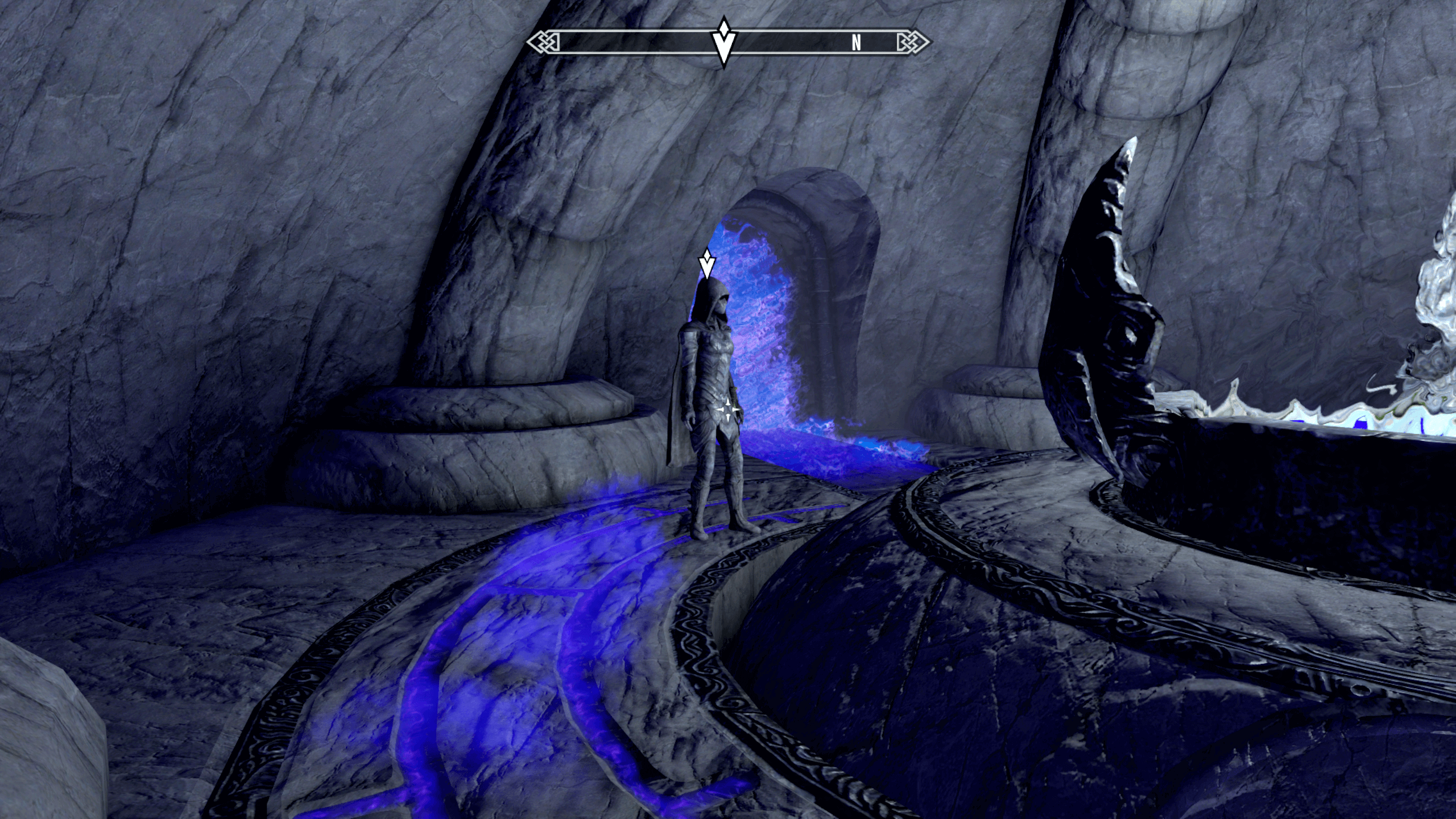Viewport: 1456px width, 819px height.
Task: Select the floating quest marker above the hooded figure
Action: tap(706, 264)
